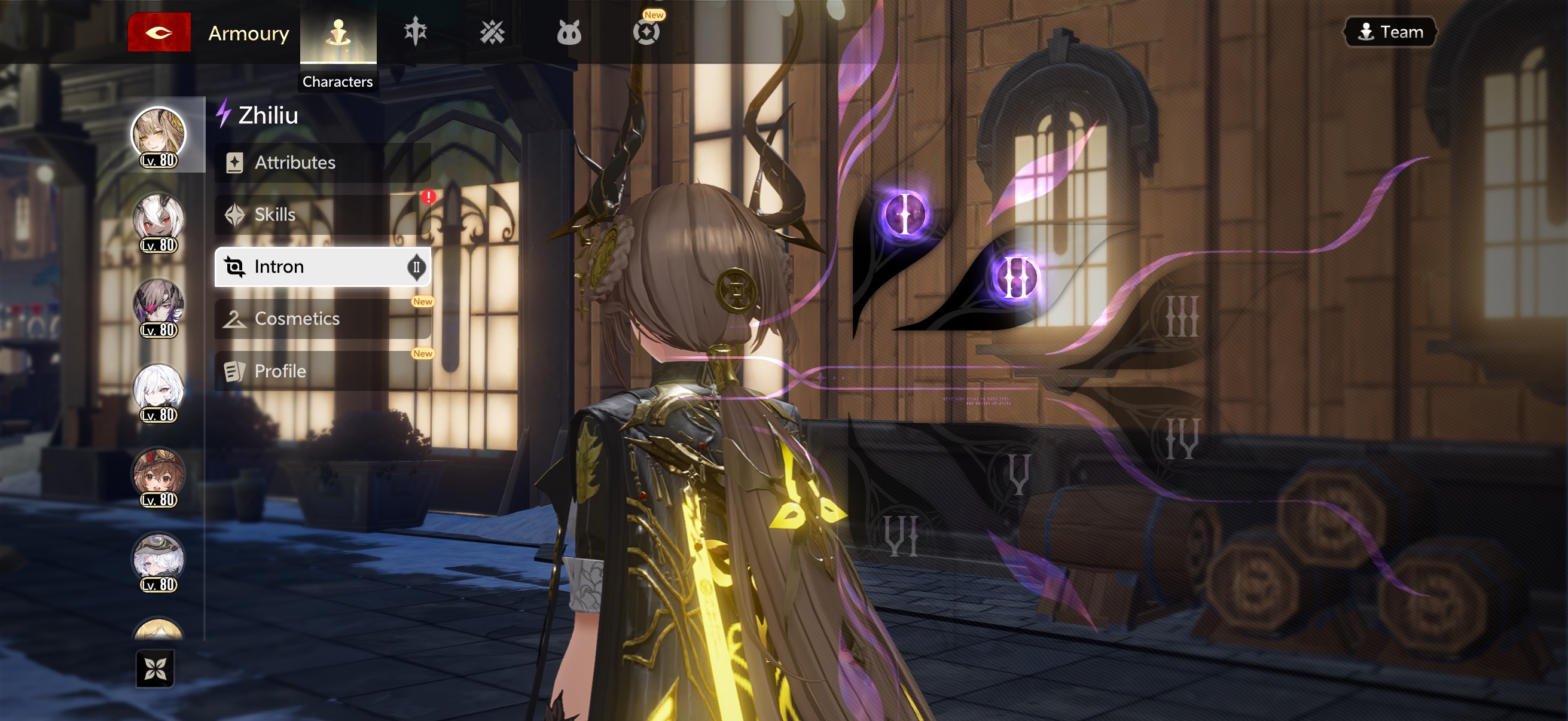Open the weapons tab with sword emblem

point(415,32)
